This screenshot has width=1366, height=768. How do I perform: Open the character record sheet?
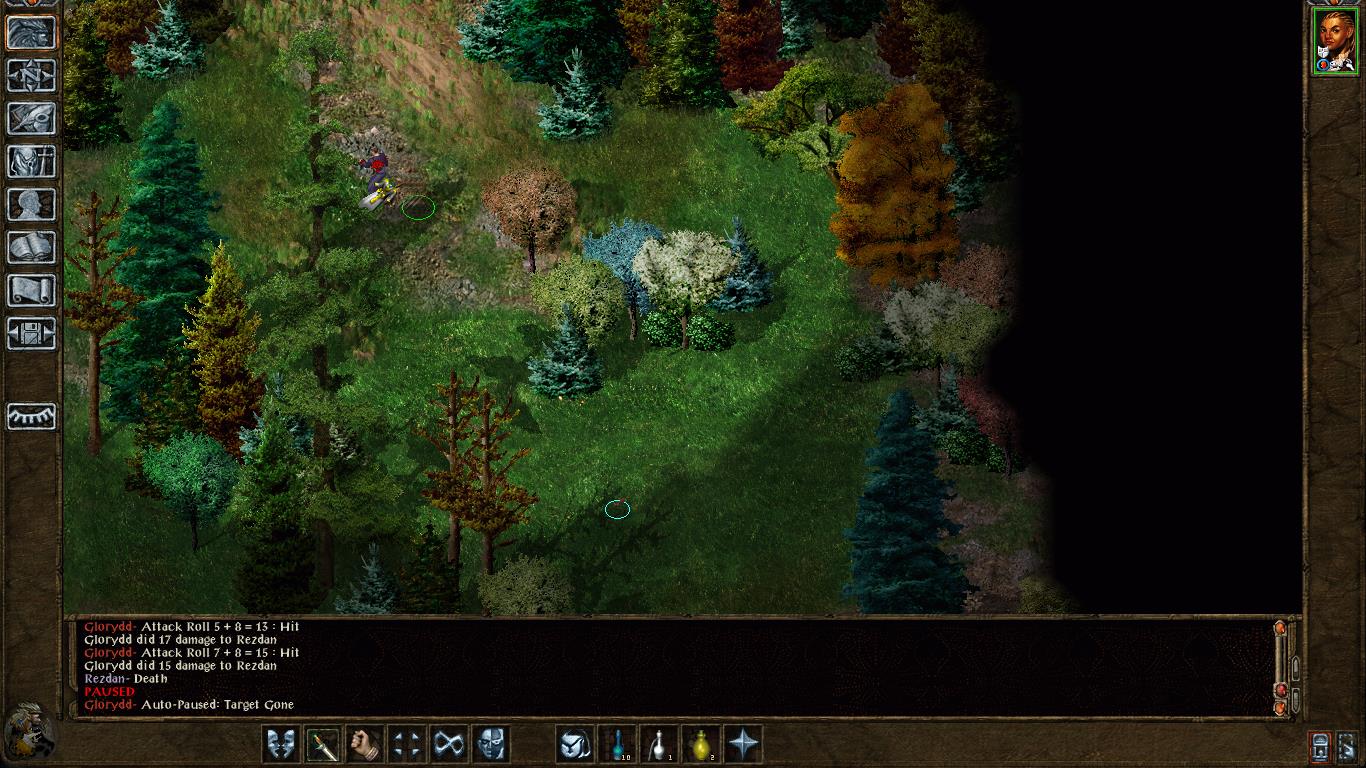pos(31,204)
